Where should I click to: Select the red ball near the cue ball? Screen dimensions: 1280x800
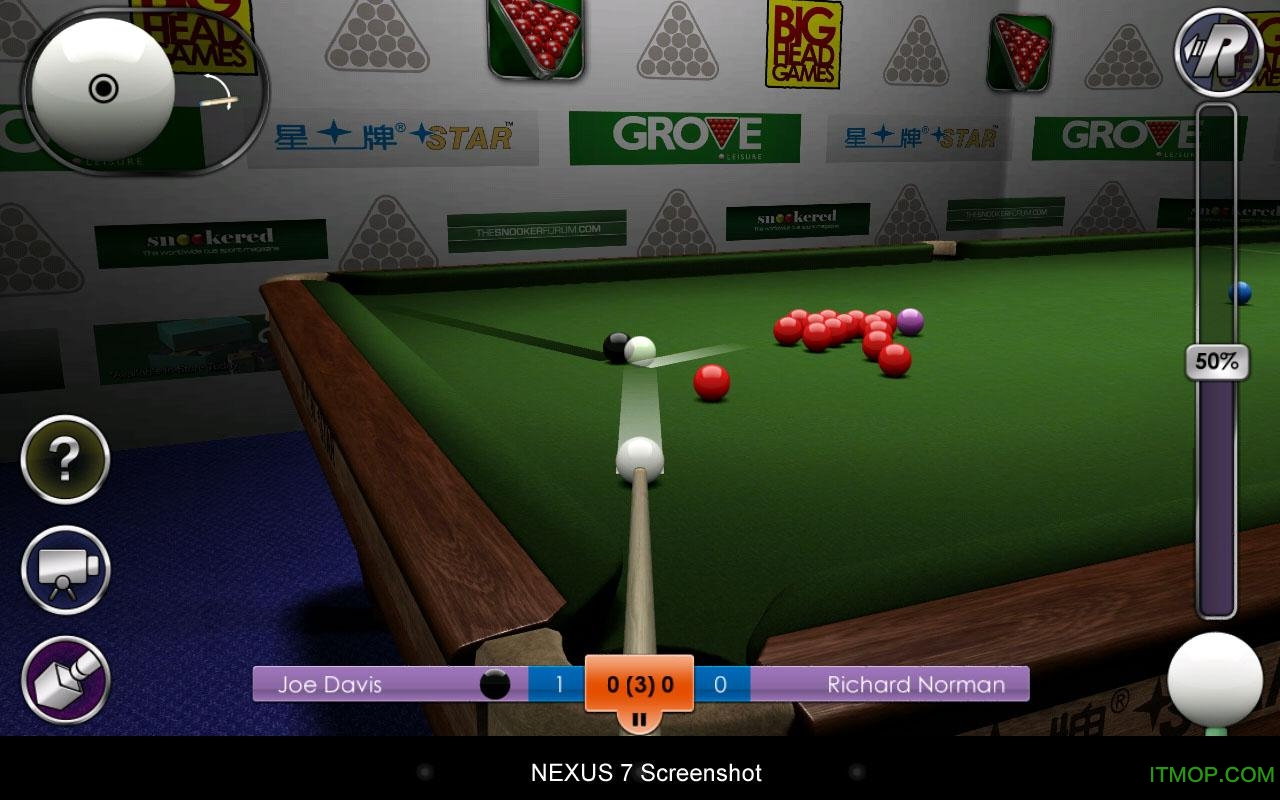click(713, 381)
